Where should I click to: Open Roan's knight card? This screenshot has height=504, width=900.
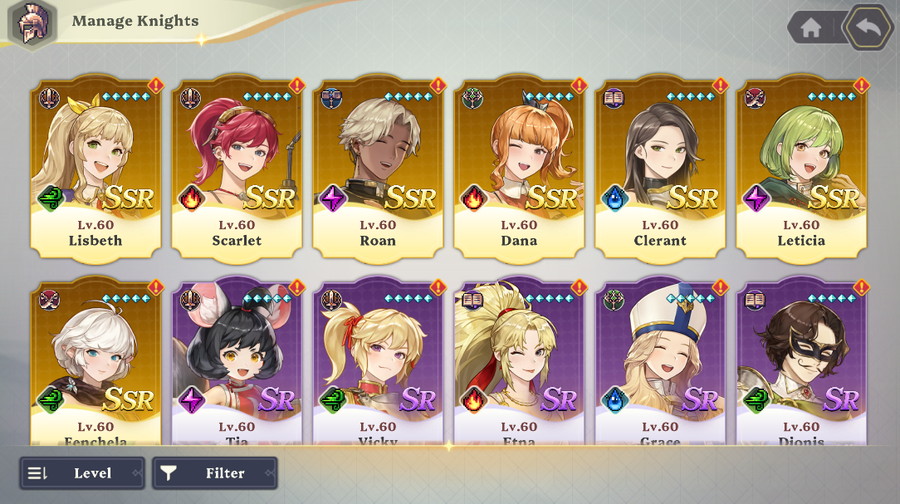378,166
